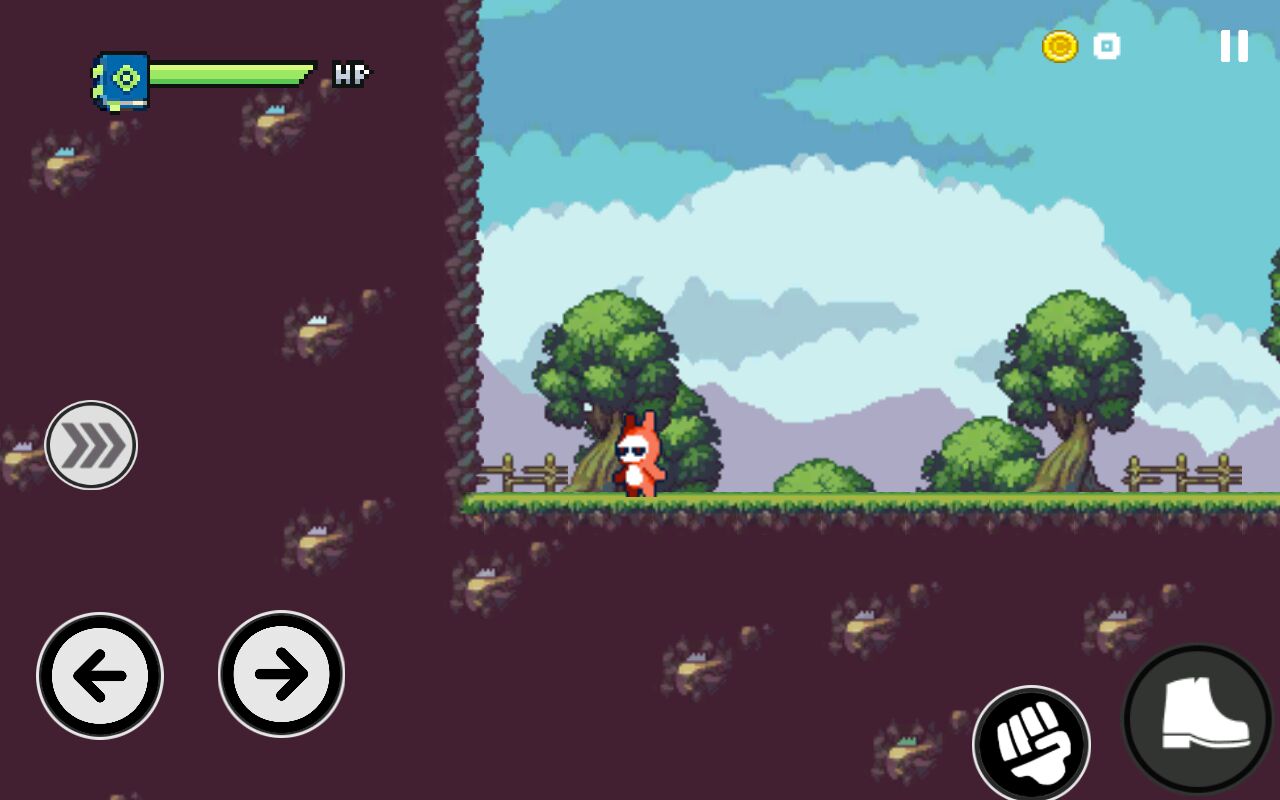
Task: Pause the game
Action: pos(1234,46)
